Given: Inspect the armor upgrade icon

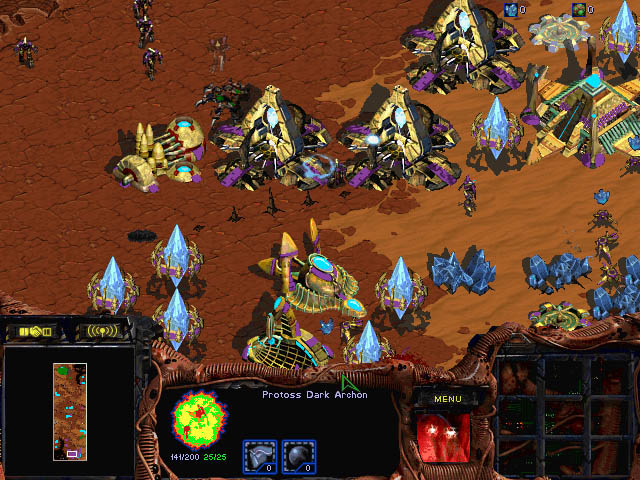Looking at the screenshot, I should 259,455.
